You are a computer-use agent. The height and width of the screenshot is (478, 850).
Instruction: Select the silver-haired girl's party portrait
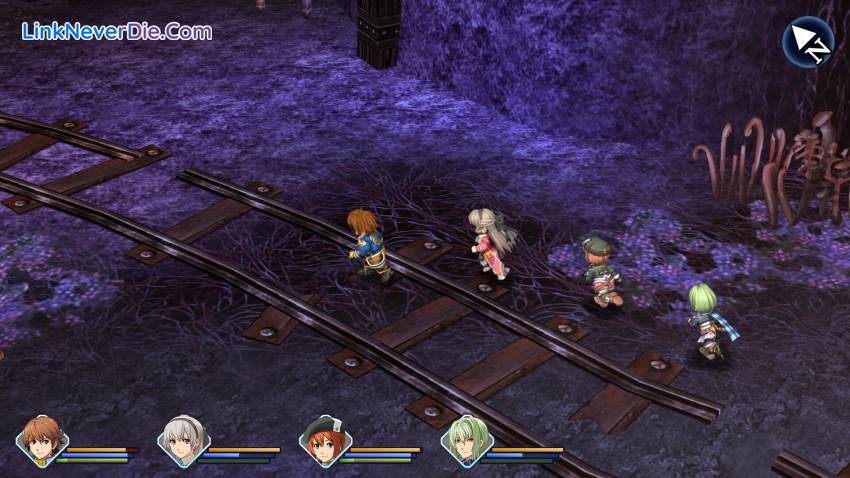pos(183,441)
